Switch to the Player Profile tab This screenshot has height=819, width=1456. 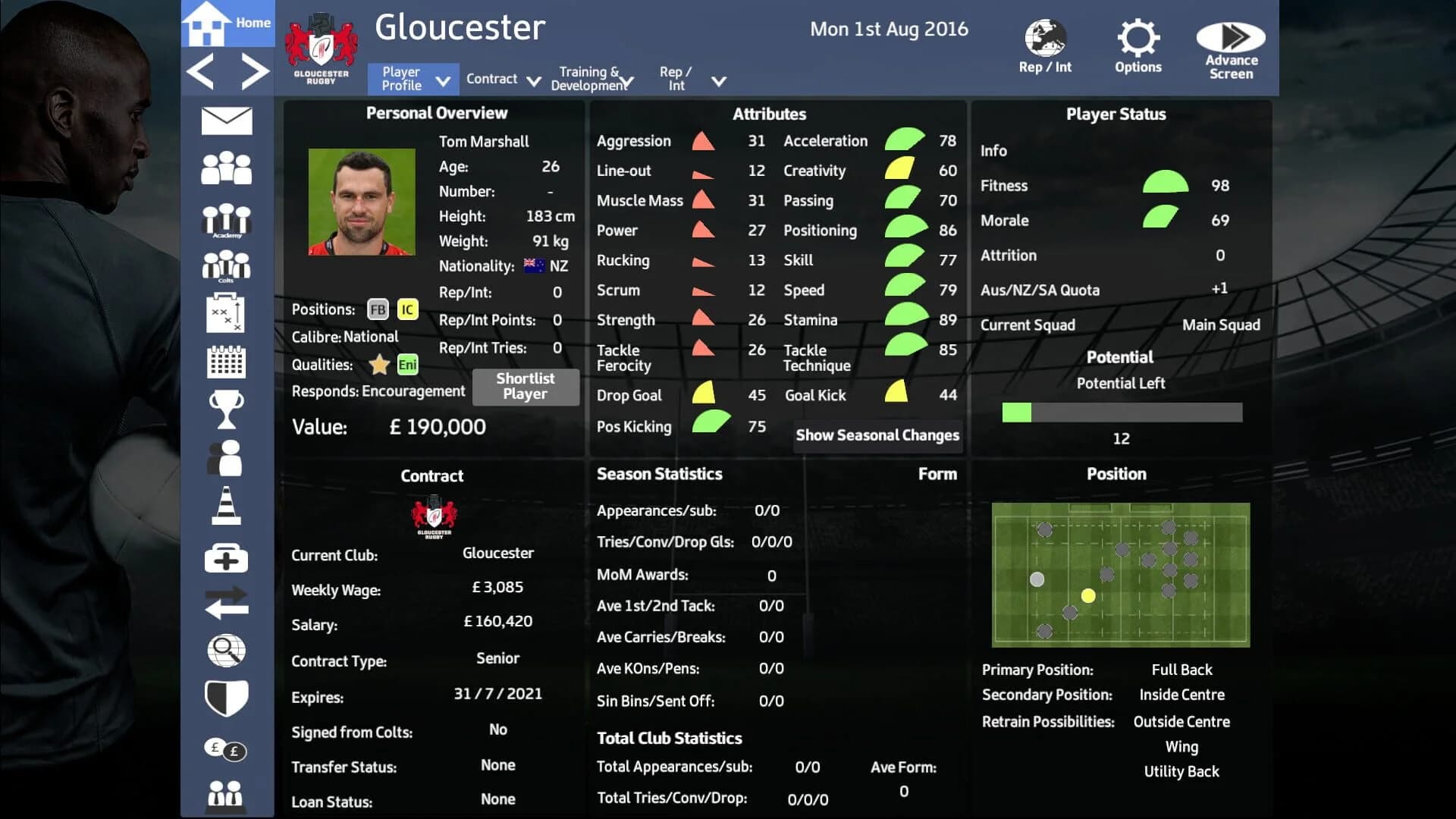[x=412, y=78]
